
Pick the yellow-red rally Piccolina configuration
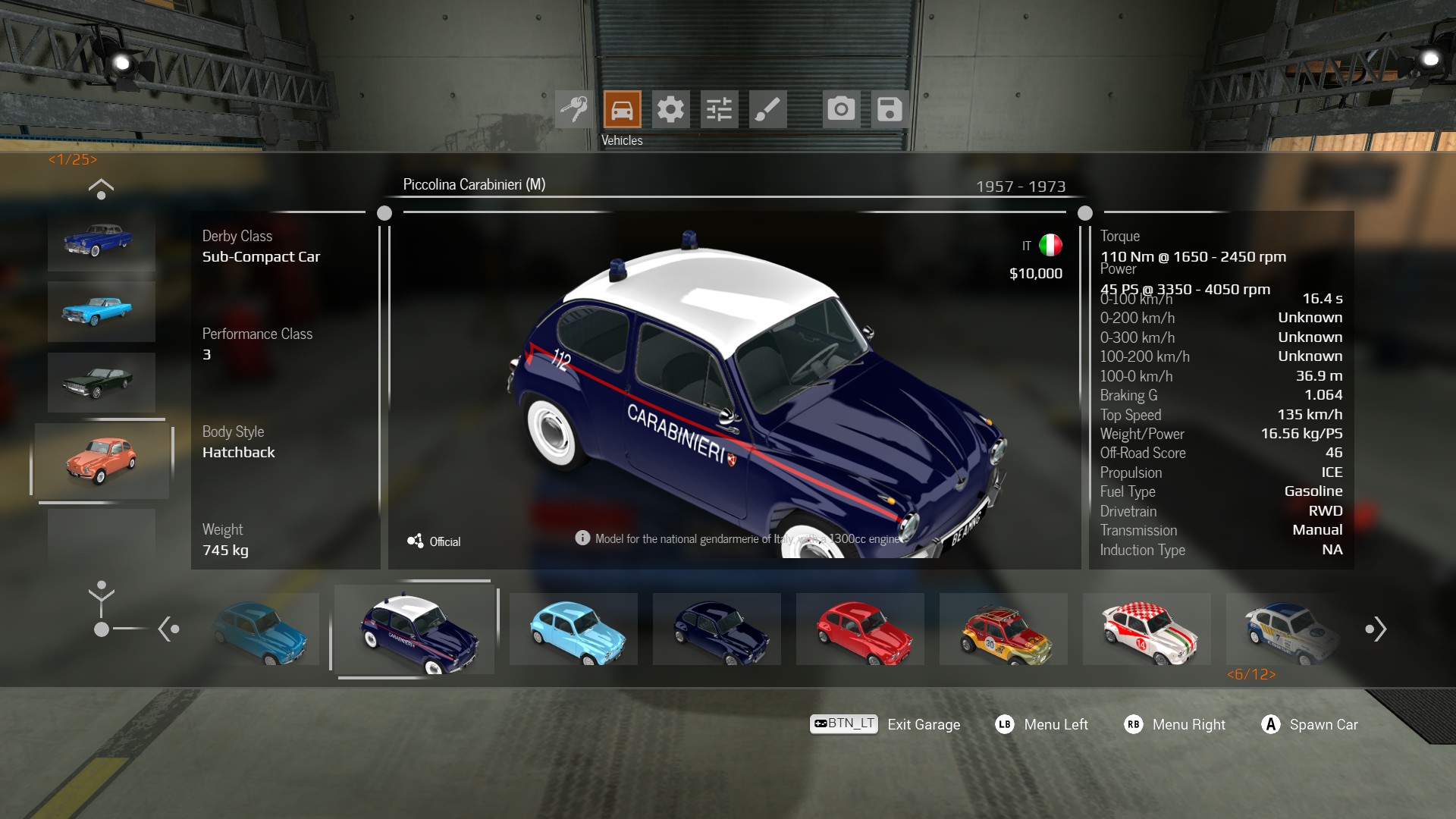1003,629
